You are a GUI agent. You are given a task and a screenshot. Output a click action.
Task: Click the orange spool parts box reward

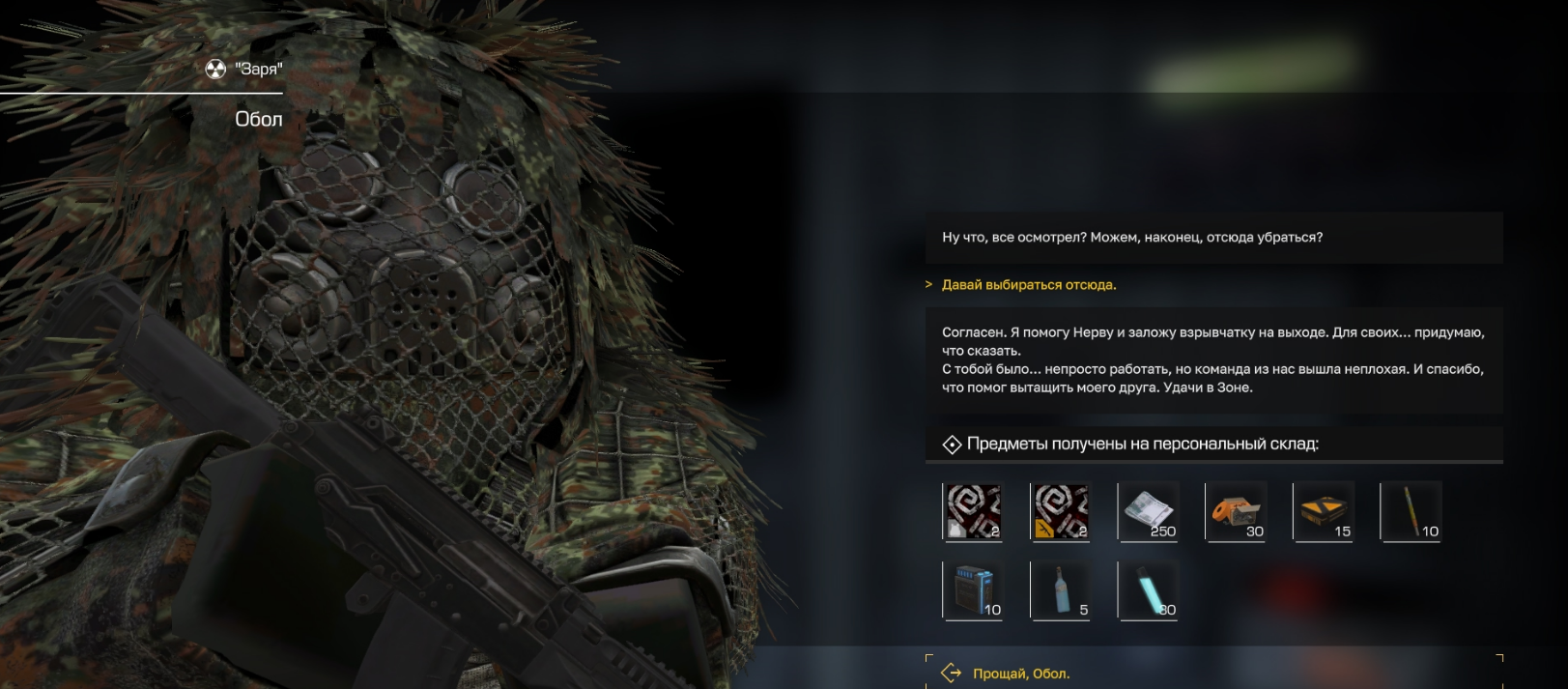pyautogui.click(x=1236, y=511)
